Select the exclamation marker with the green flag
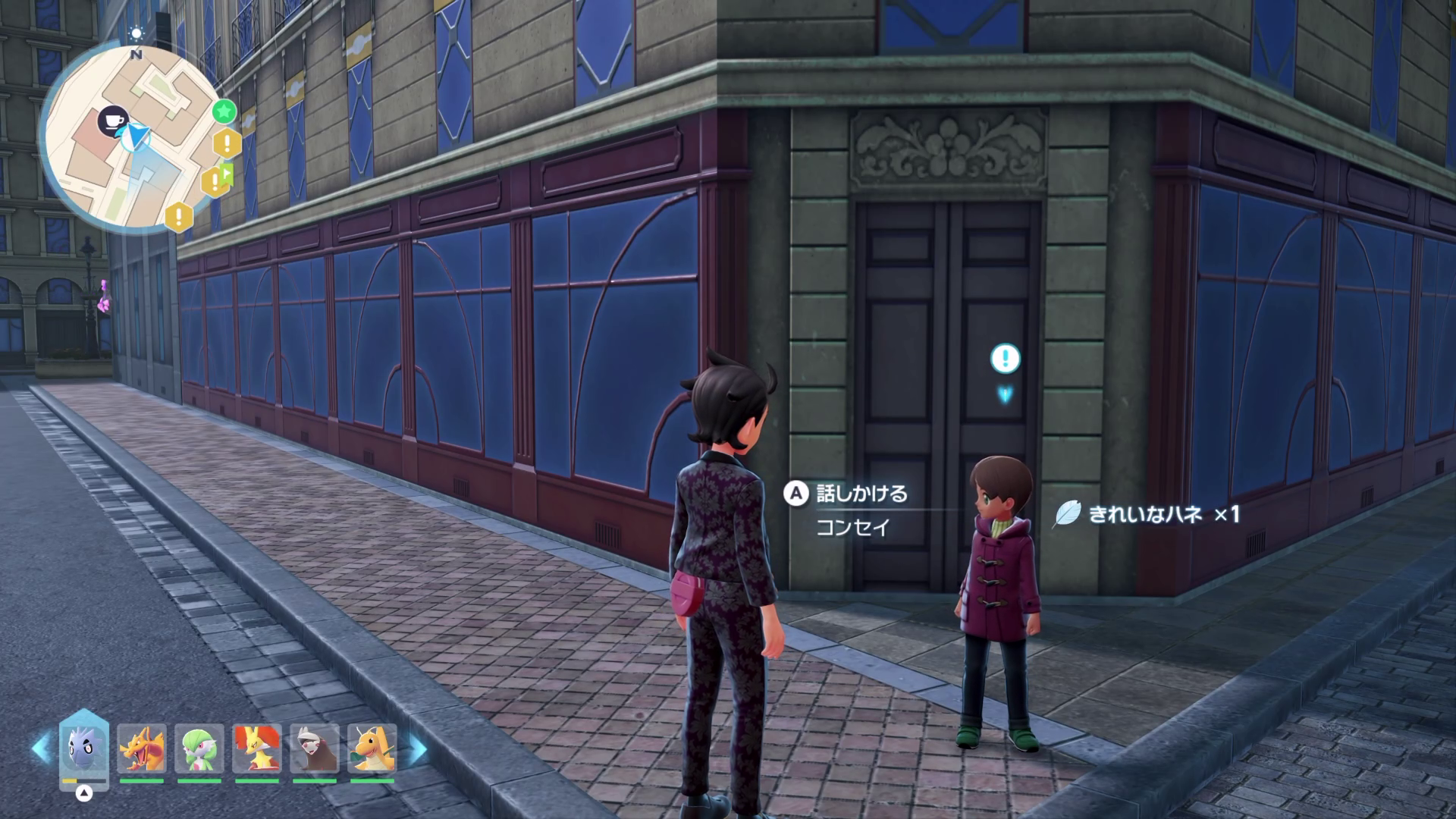Screen dimensions: 1456x819 [218, 180]
